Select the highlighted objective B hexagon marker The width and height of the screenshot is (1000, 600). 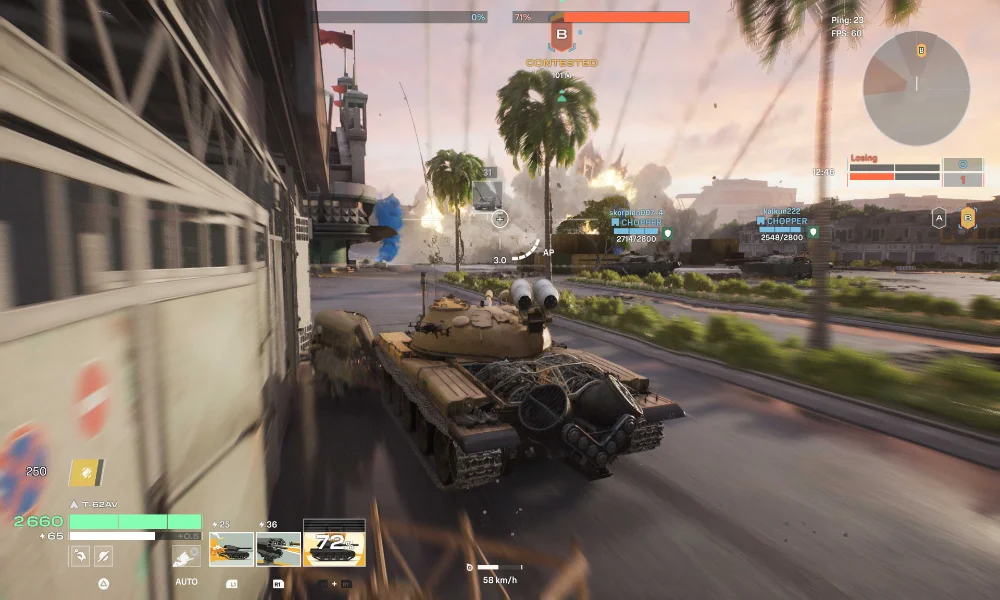[x=968, y=217]
